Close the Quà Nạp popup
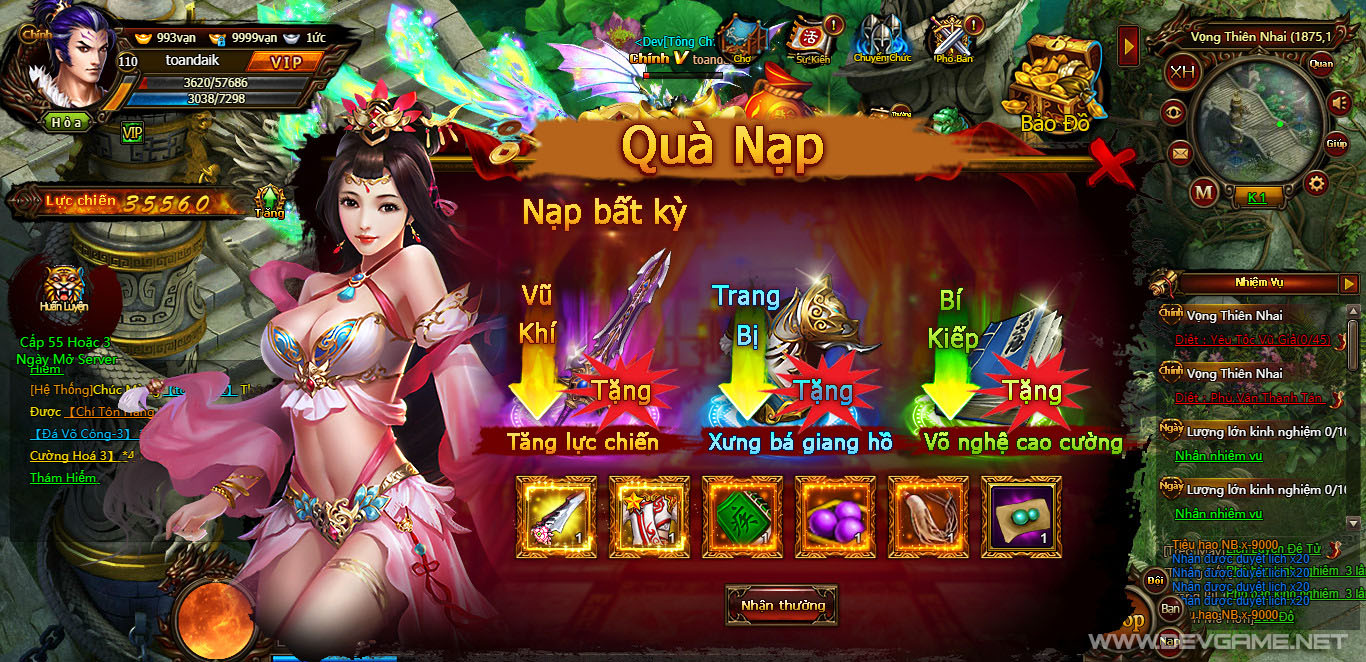 pyautogui.click(x=1110, y=166)
